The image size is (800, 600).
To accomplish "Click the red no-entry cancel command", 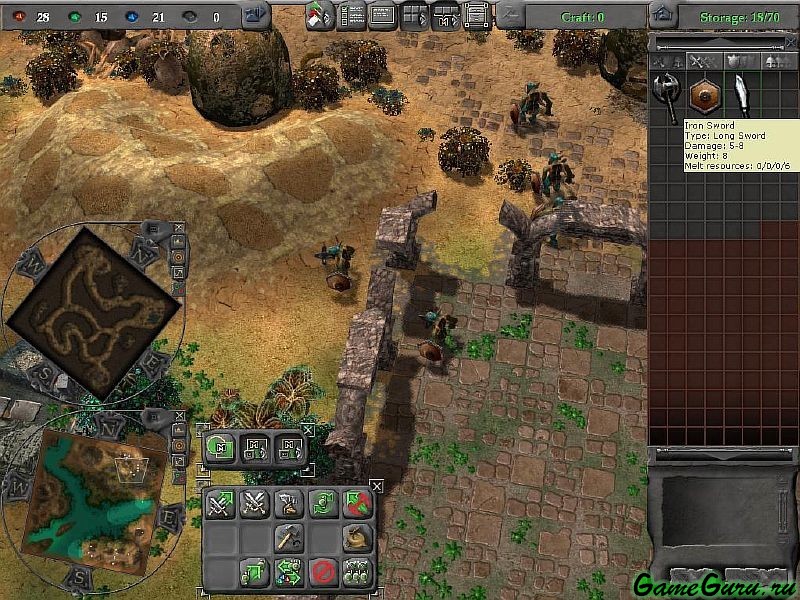I will 322,572.
